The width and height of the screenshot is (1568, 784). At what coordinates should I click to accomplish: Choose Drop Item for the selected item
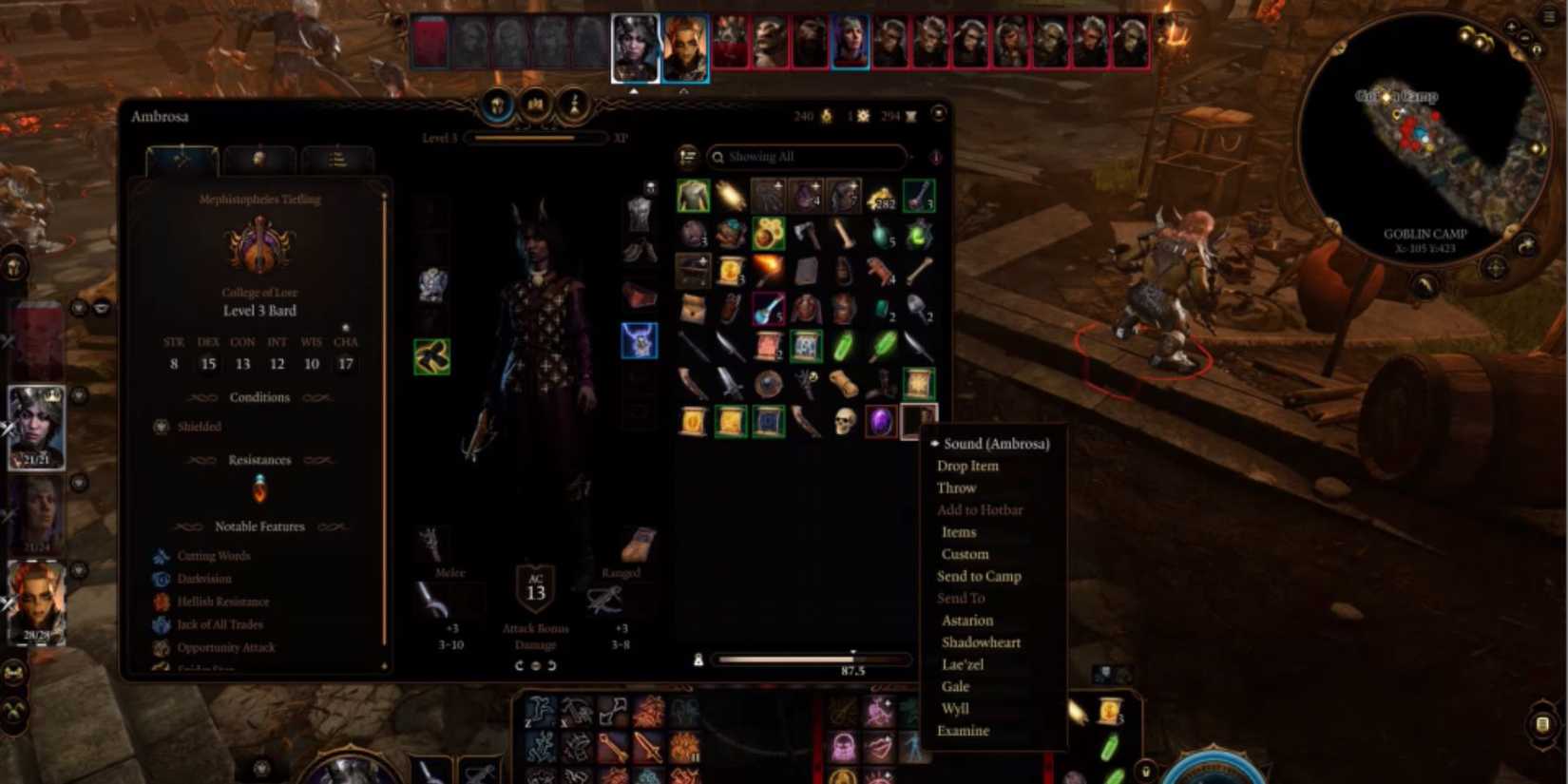966,466
